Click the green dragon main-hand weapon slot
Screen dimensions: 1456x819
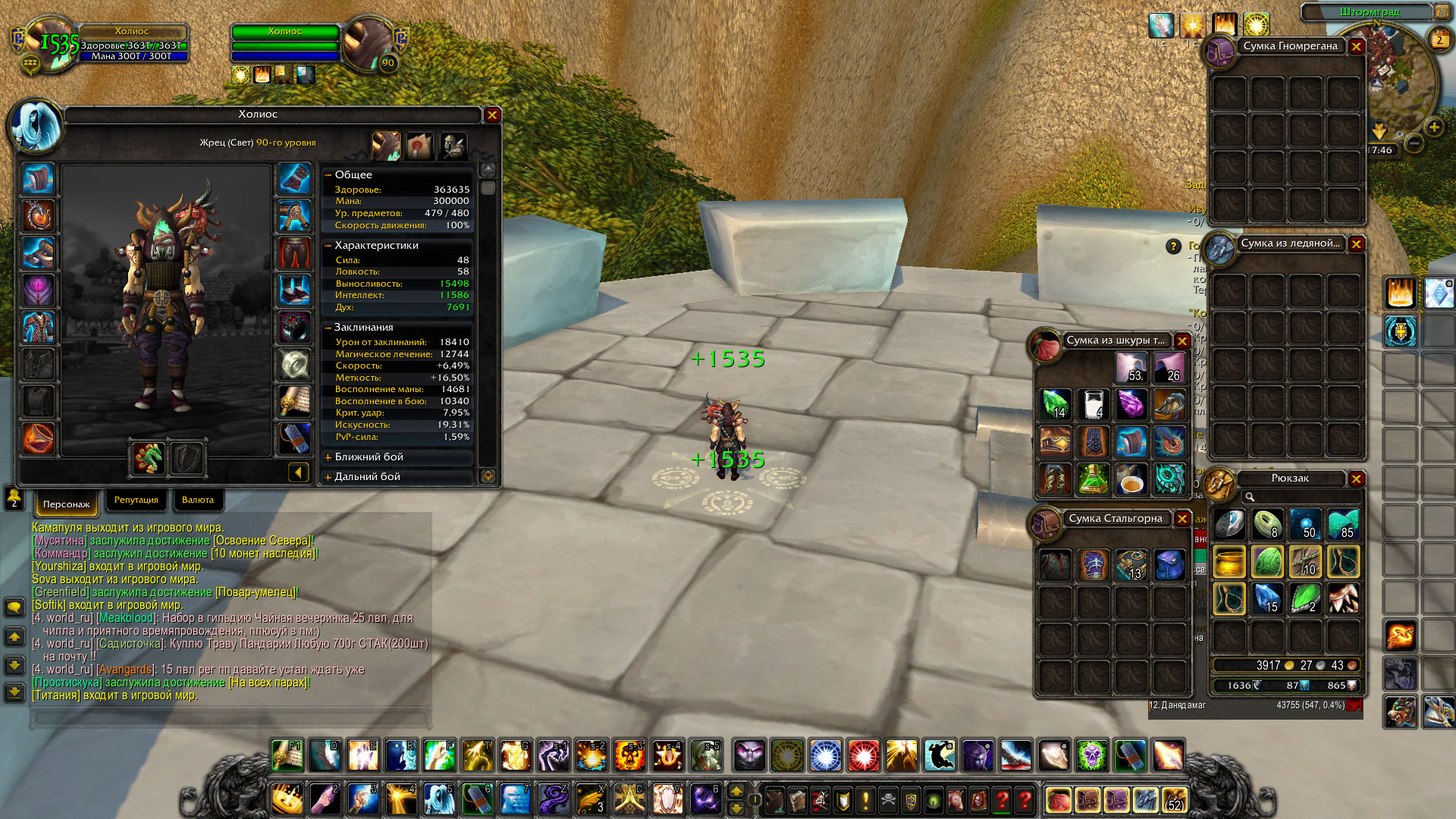point(149,458)
